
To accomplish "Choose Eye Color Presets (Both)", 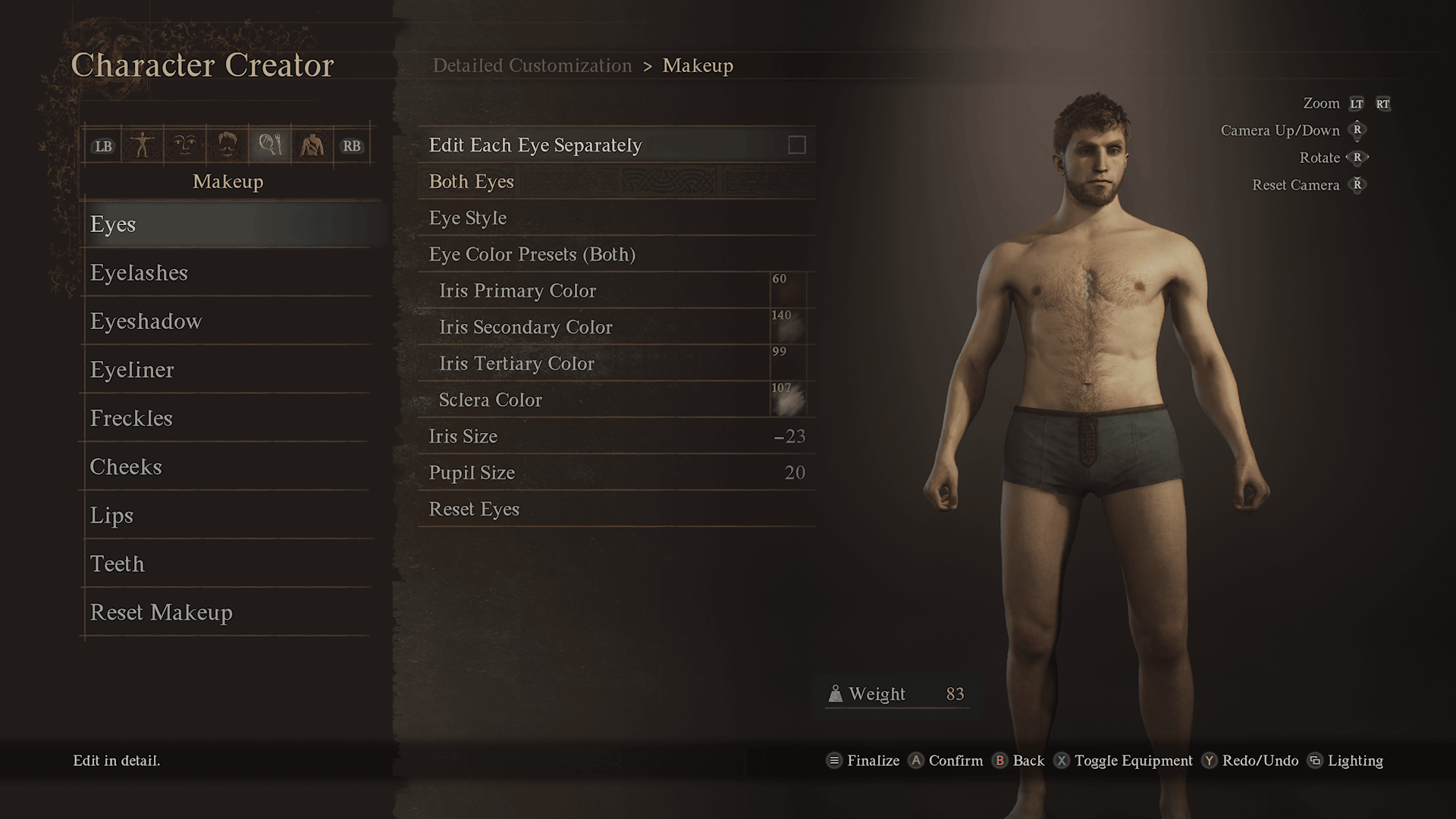I will 532,255.
